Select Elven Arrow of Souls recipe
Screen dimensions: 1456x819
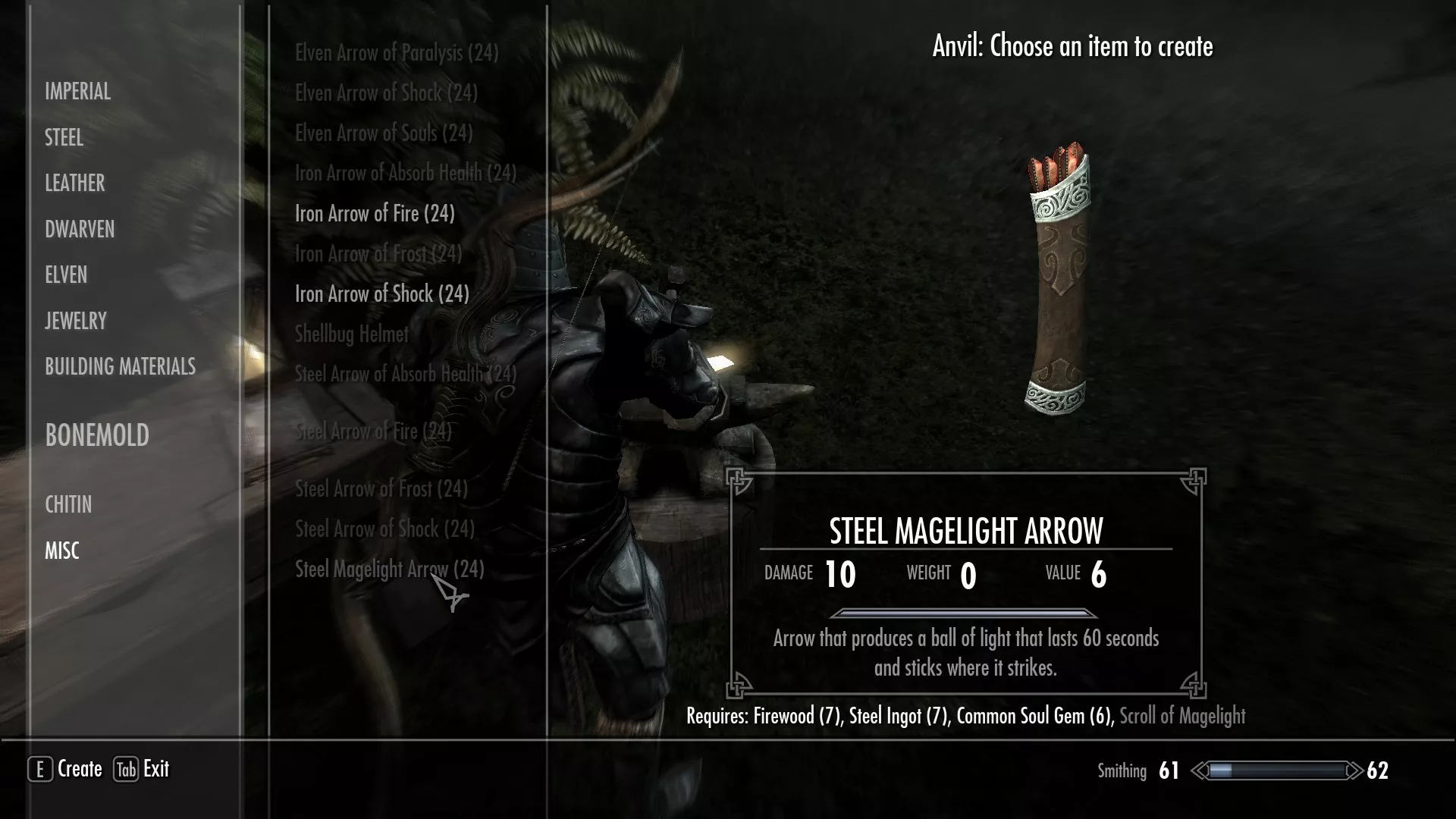(x=384, y=133)
